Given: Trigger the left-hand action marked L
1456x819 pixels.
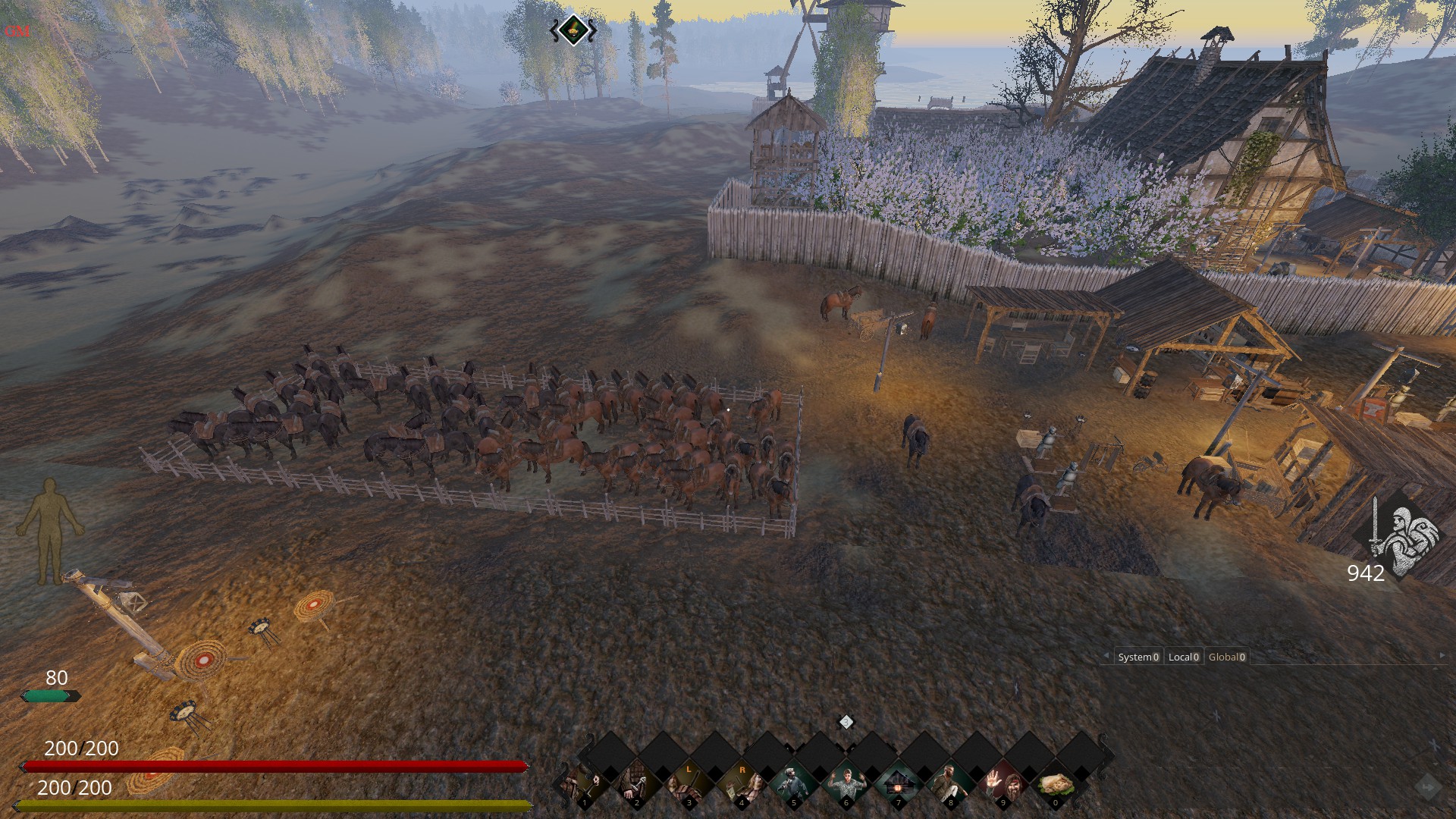Looking at the screenshot, I should [689, 785].
